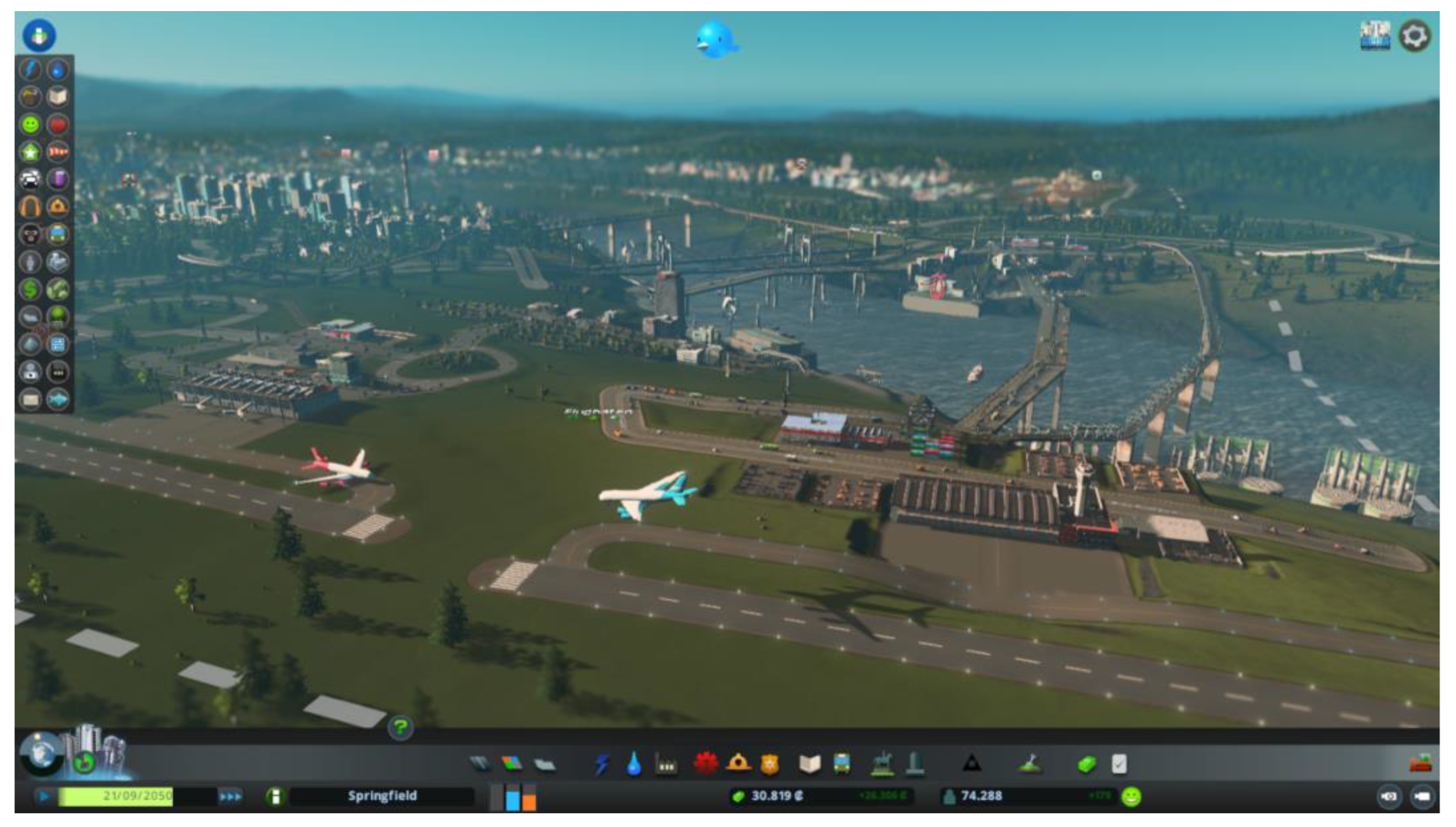Toggle the info views panel button
The width and height of the screenshot is (1456, 827).
click(x=39, y=35)
